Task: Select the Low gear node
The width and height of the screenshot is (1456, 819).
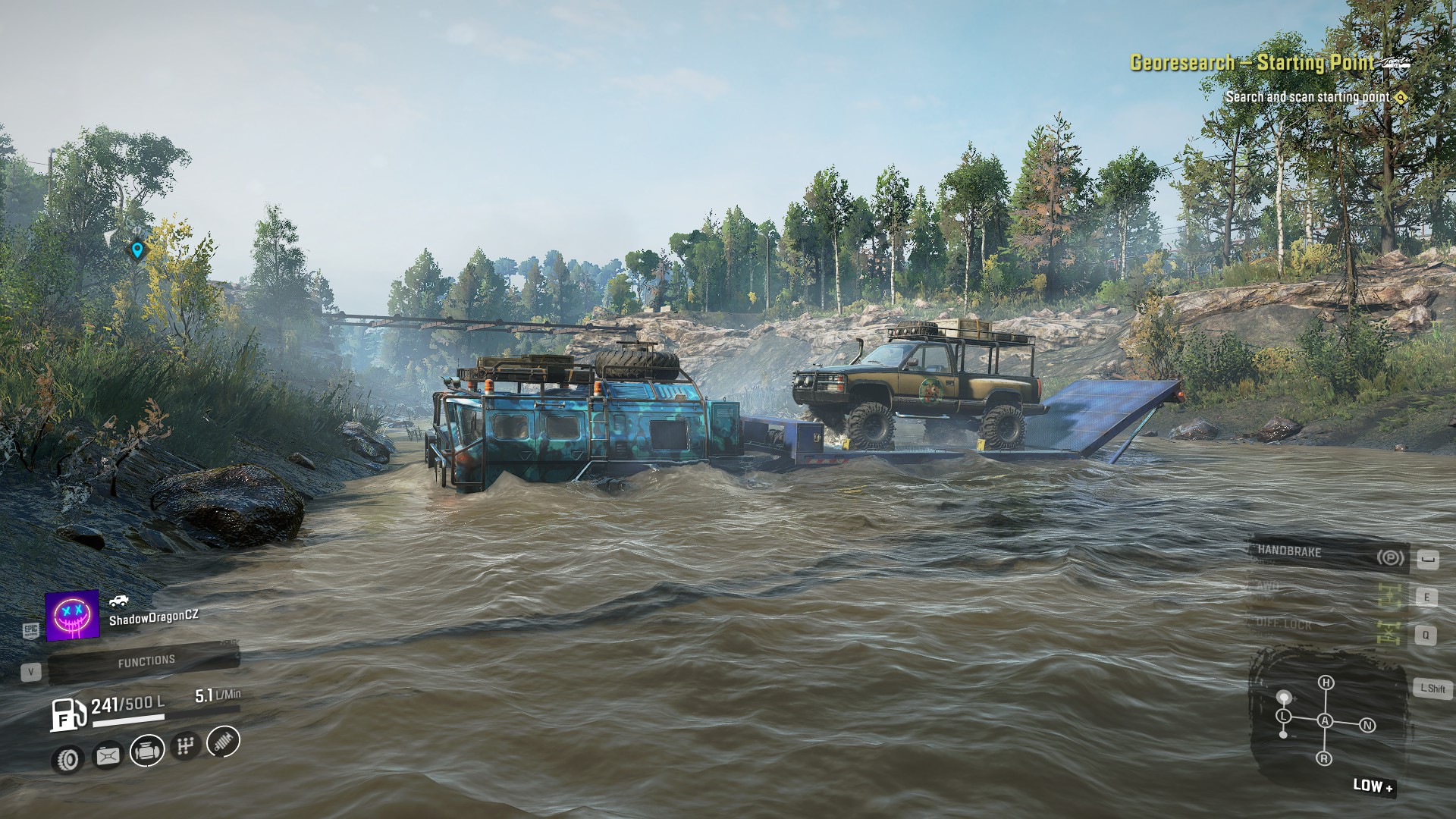Action: pyautogui.click(x=1283, y=716)
